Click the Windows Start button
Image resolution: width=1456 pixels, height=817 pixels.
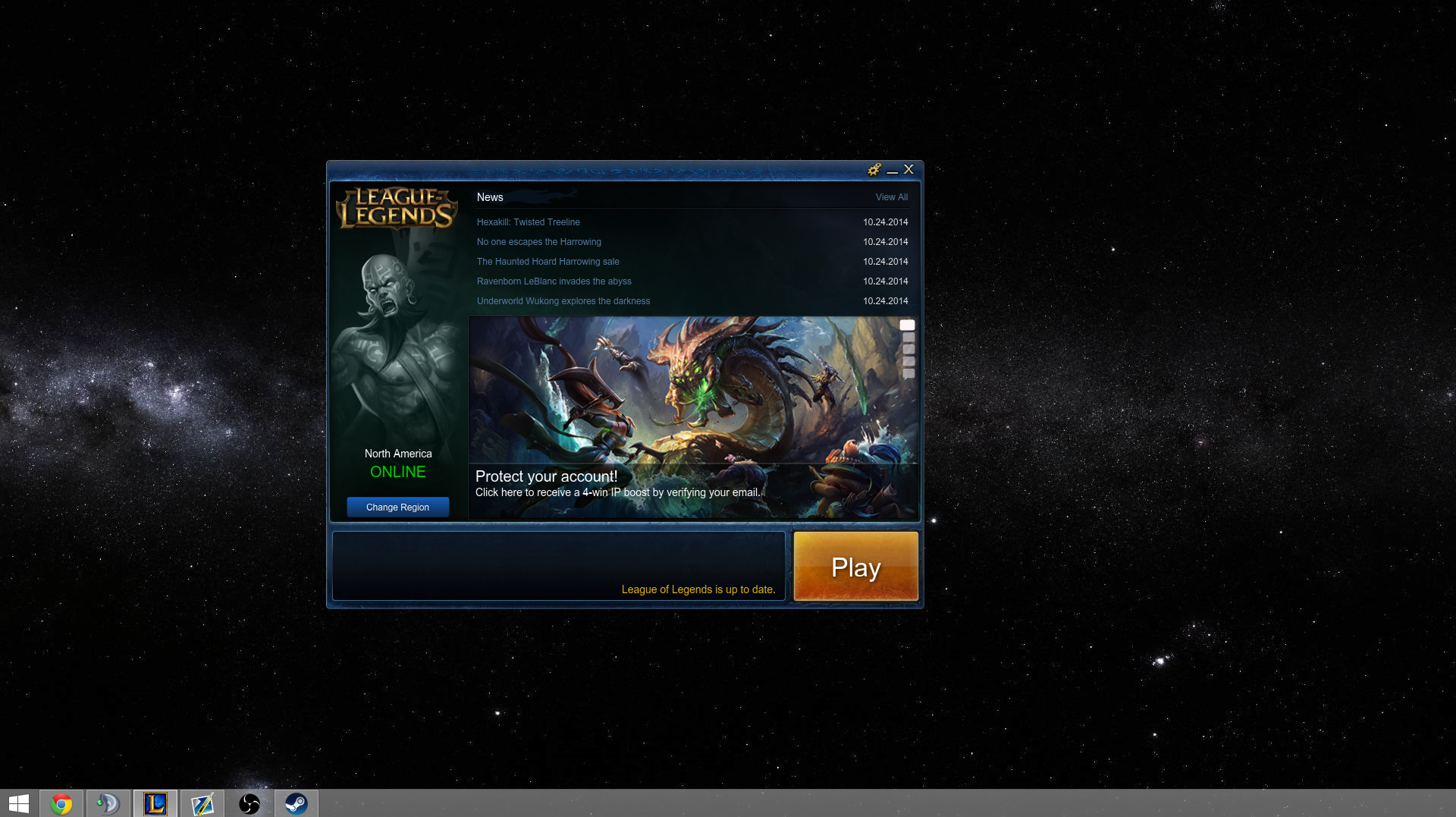[17, 803]
